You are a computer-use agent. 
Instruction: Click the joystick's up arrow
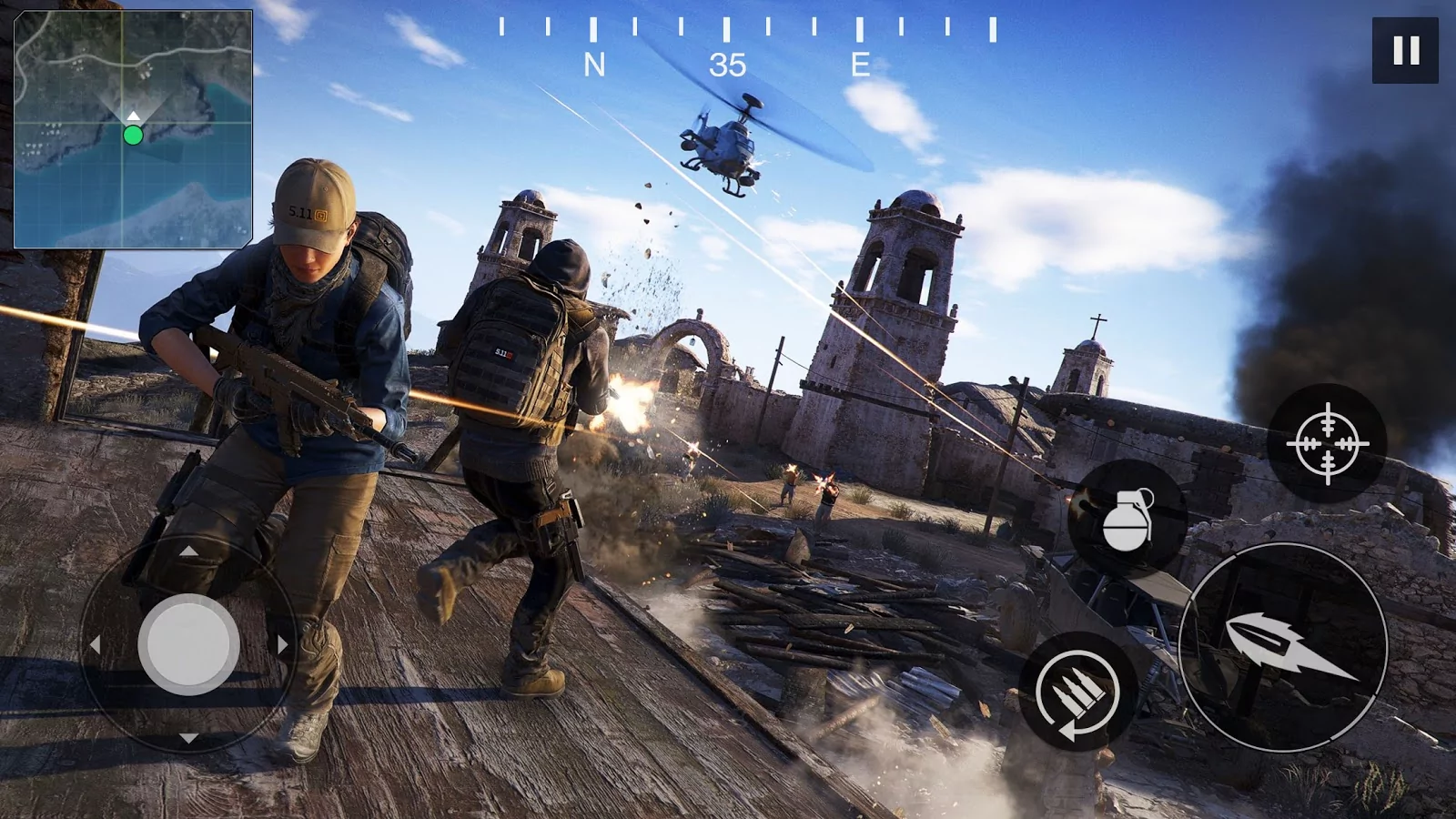[x=188, y=551]
